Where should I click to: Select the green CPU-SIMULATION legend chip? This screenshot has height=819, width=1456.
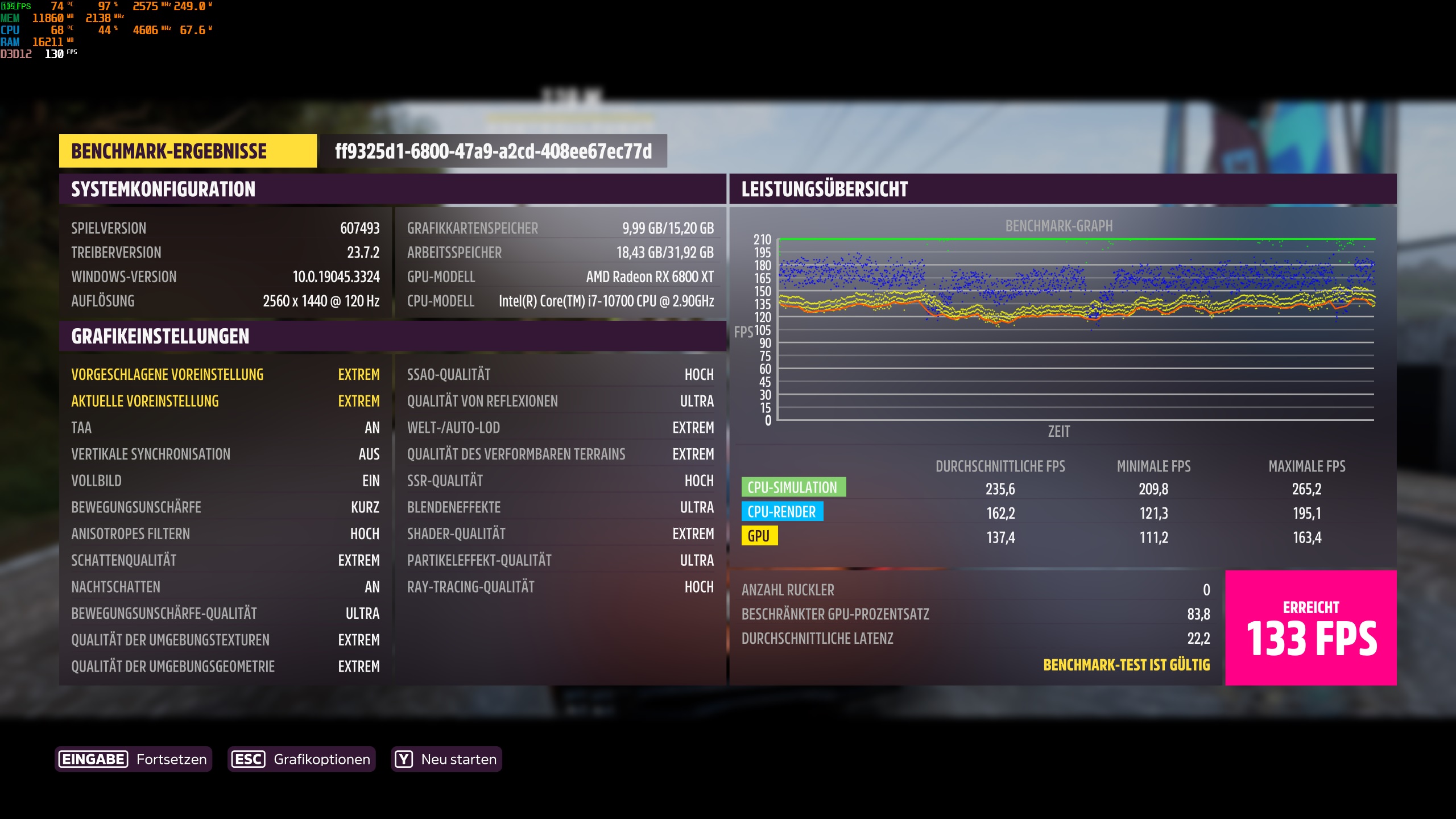[x=795, y=487]
